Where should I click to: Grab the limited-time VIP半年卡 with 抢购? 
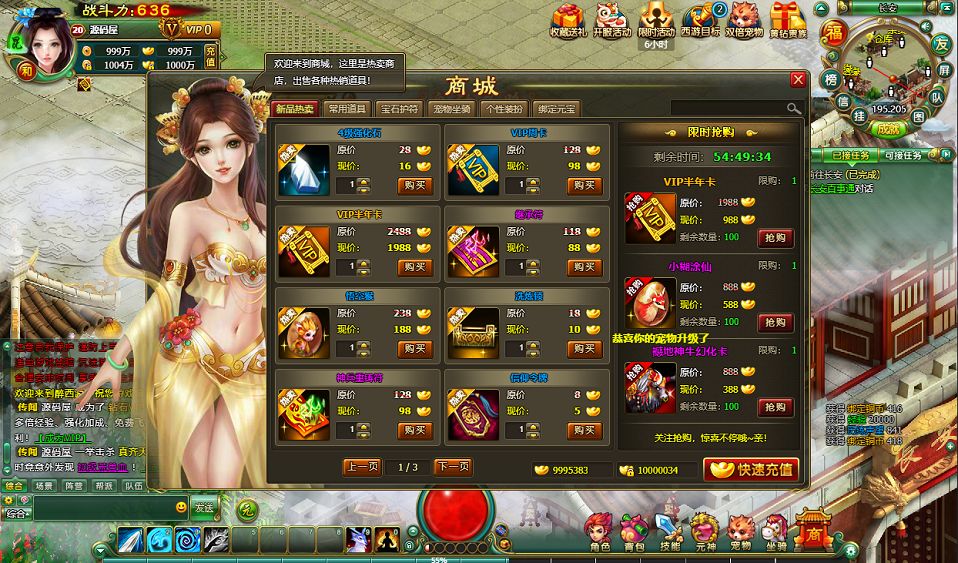pyautogui.click(x=776, y=238)
